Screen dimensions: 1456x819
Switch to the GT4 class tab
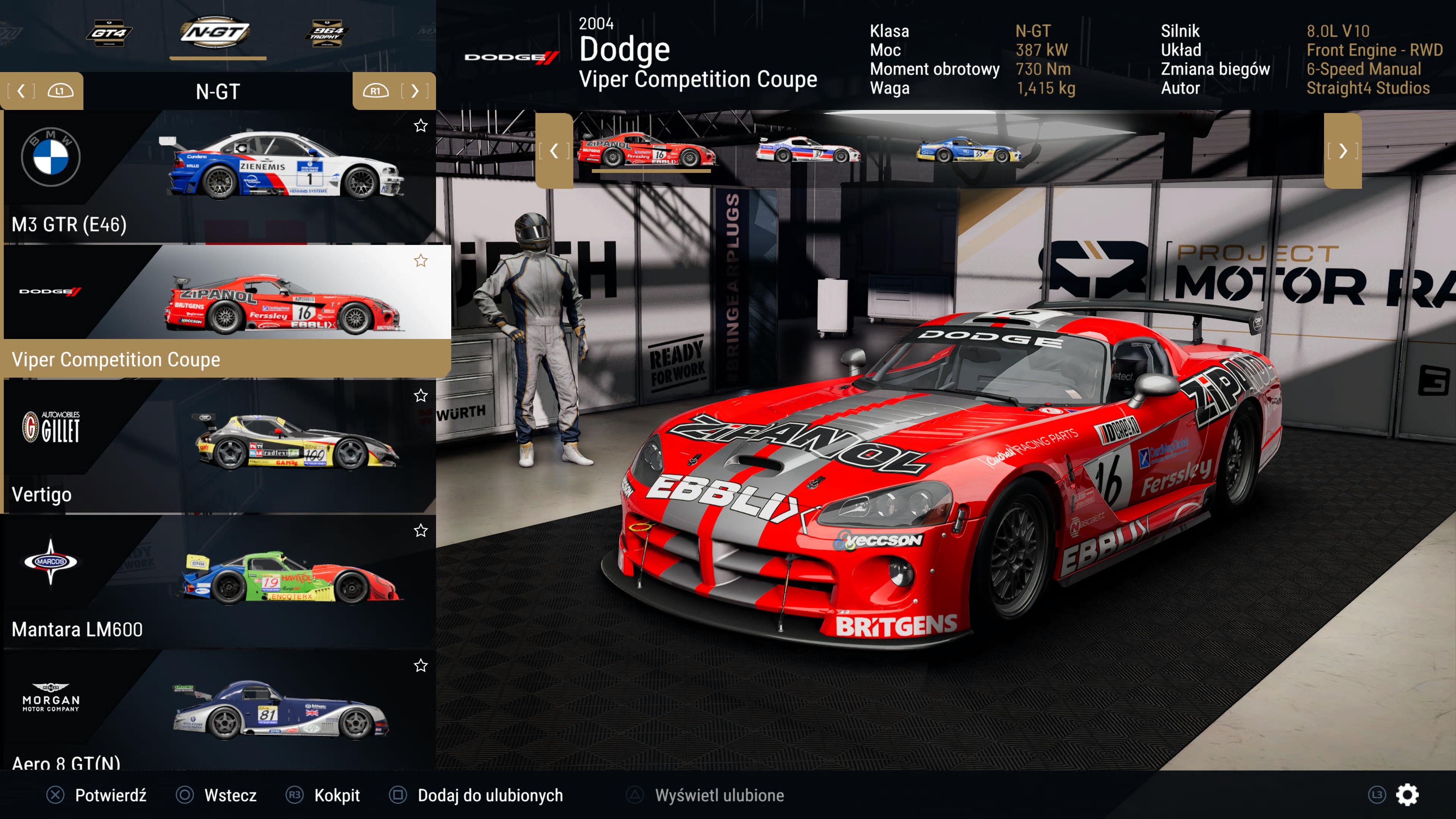point(108,33)
